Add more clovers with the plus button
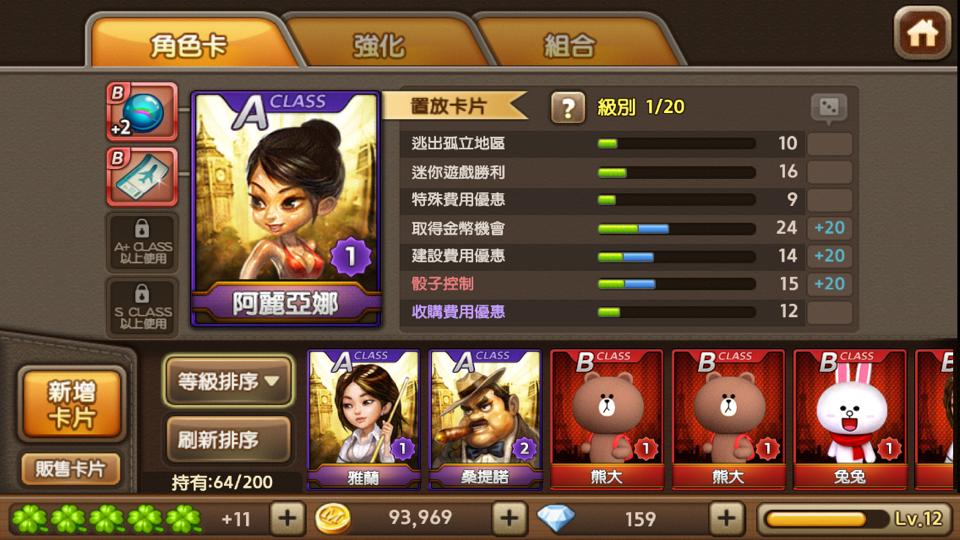This screenshot has height=540, width=960. click(287, 518)
